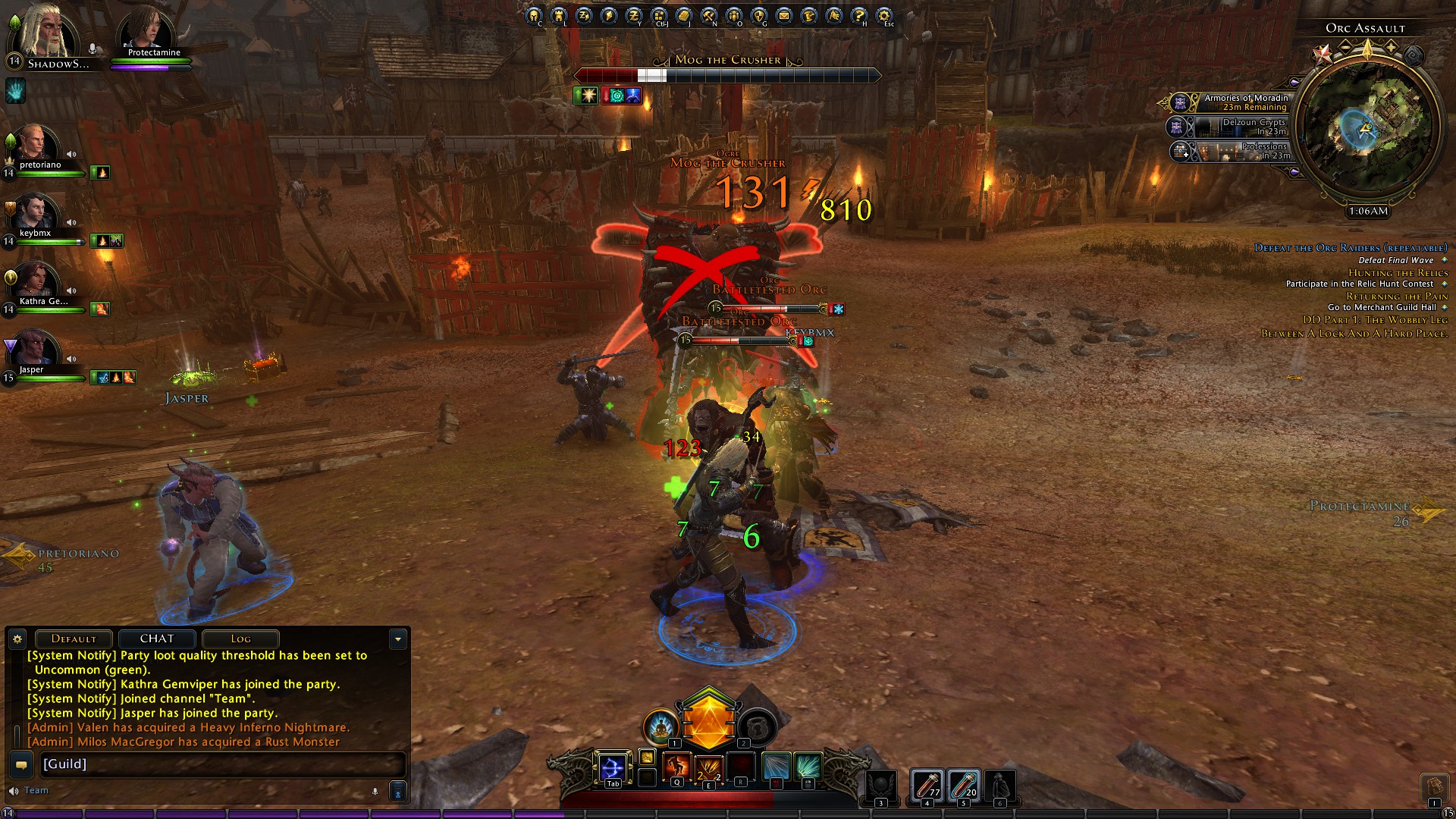Viewport: 1456px width, 819px height.
Task: Zoom in the minimap with plus button
Action: (1392, 47)
